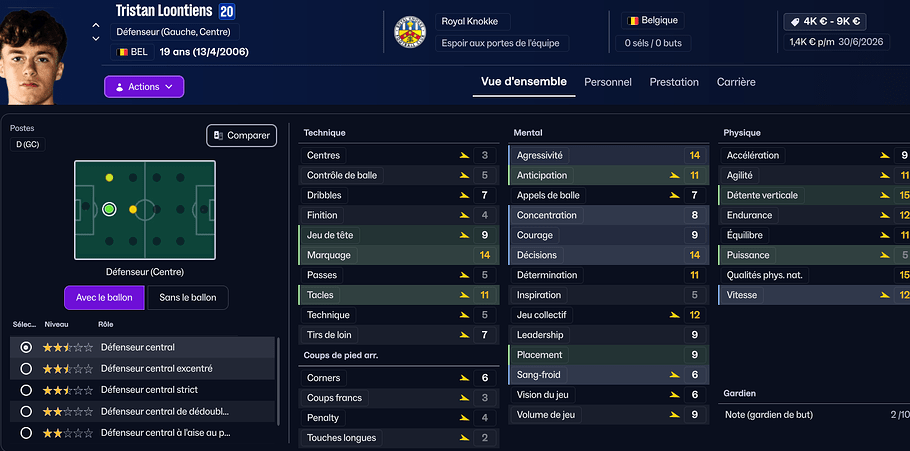Choose the Avec le ballon option

(104, 298)
